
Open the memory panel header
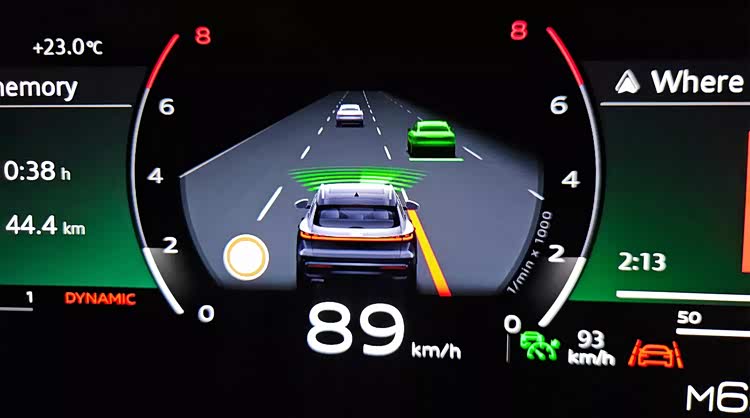[x=40, y=87]
